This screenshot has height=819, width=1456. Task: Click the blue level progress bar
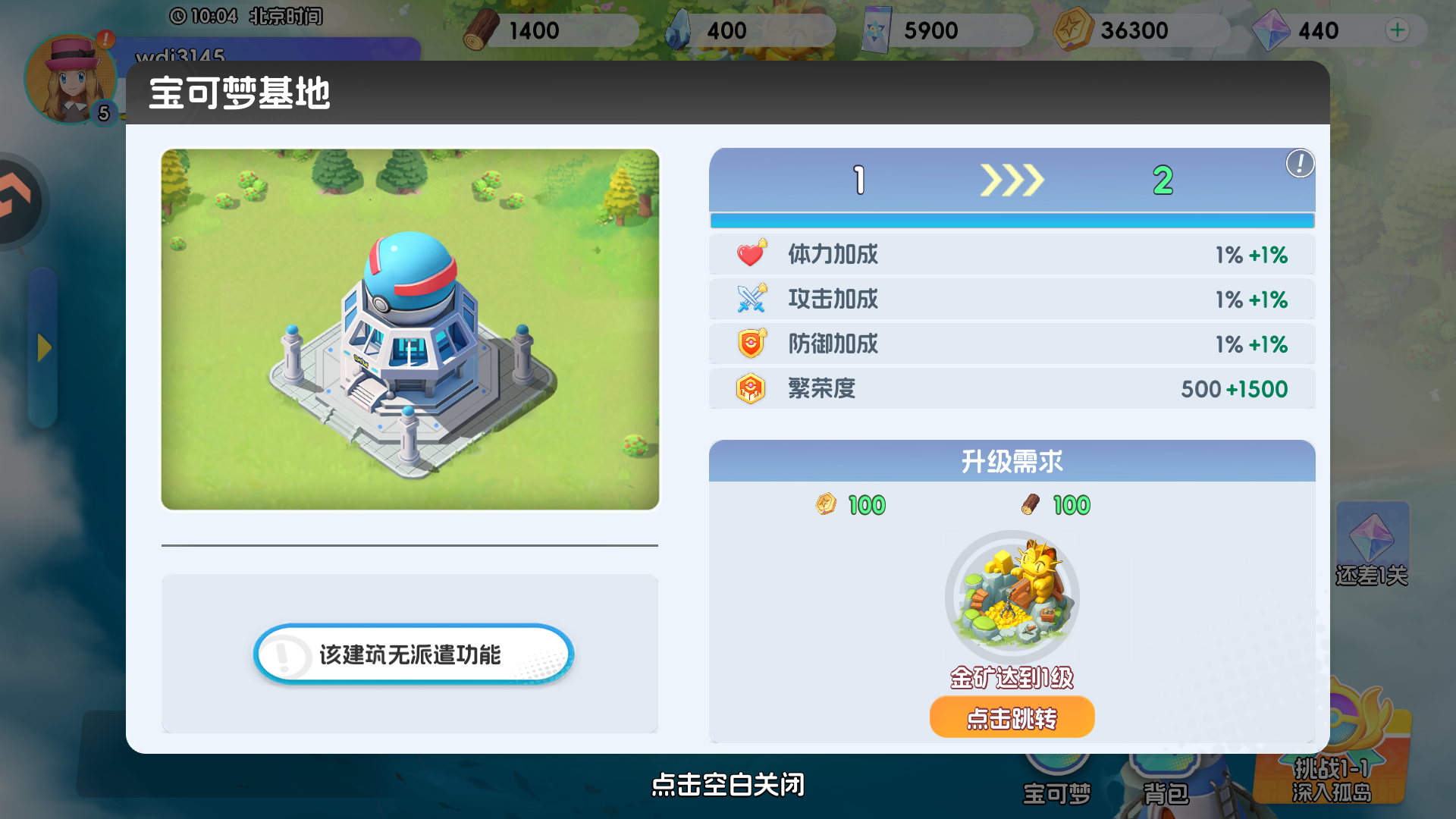click(x=1012, y=221)
